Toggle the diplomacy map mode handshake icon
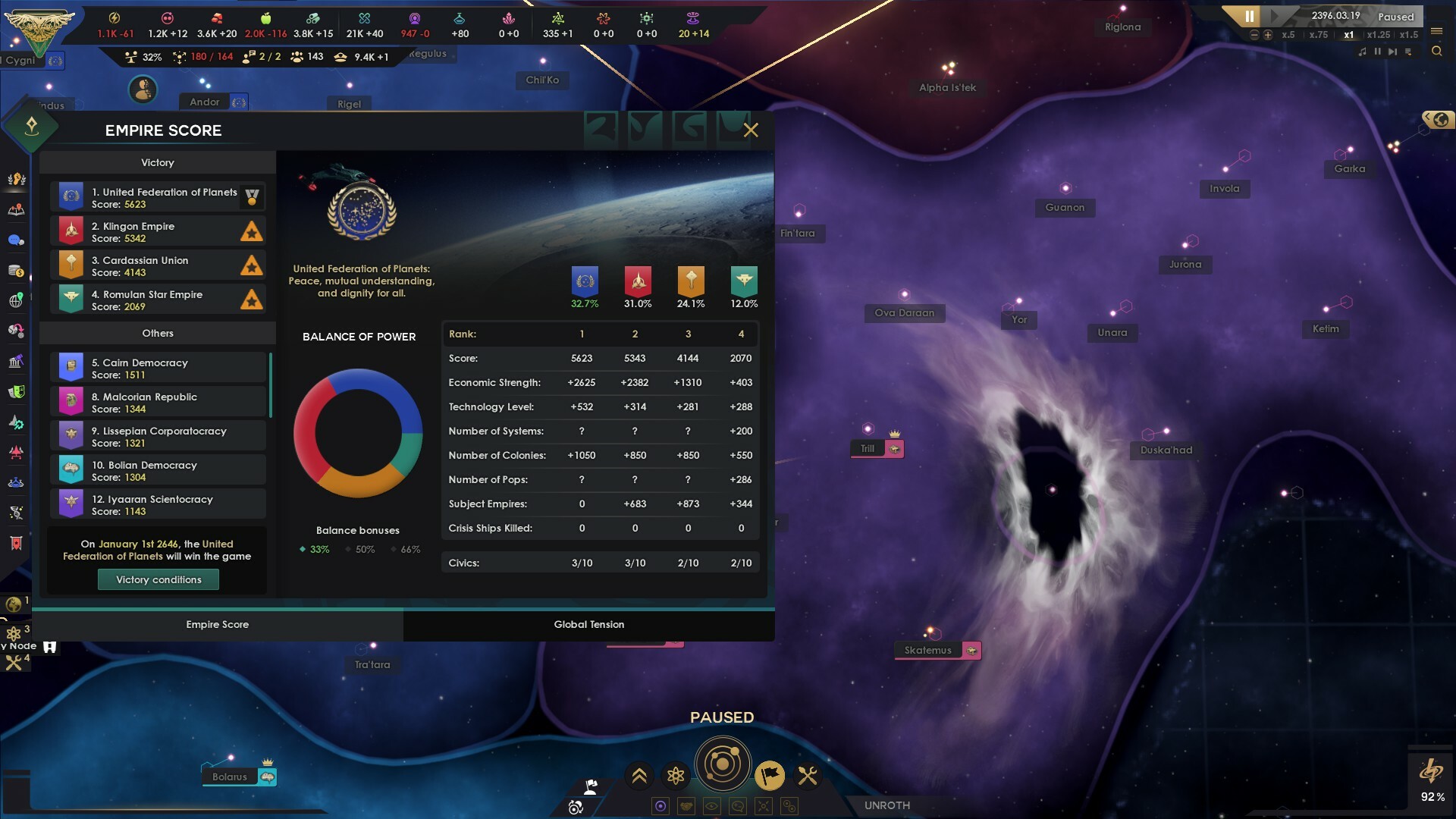The image size is (1456, 819). point(686,807)
